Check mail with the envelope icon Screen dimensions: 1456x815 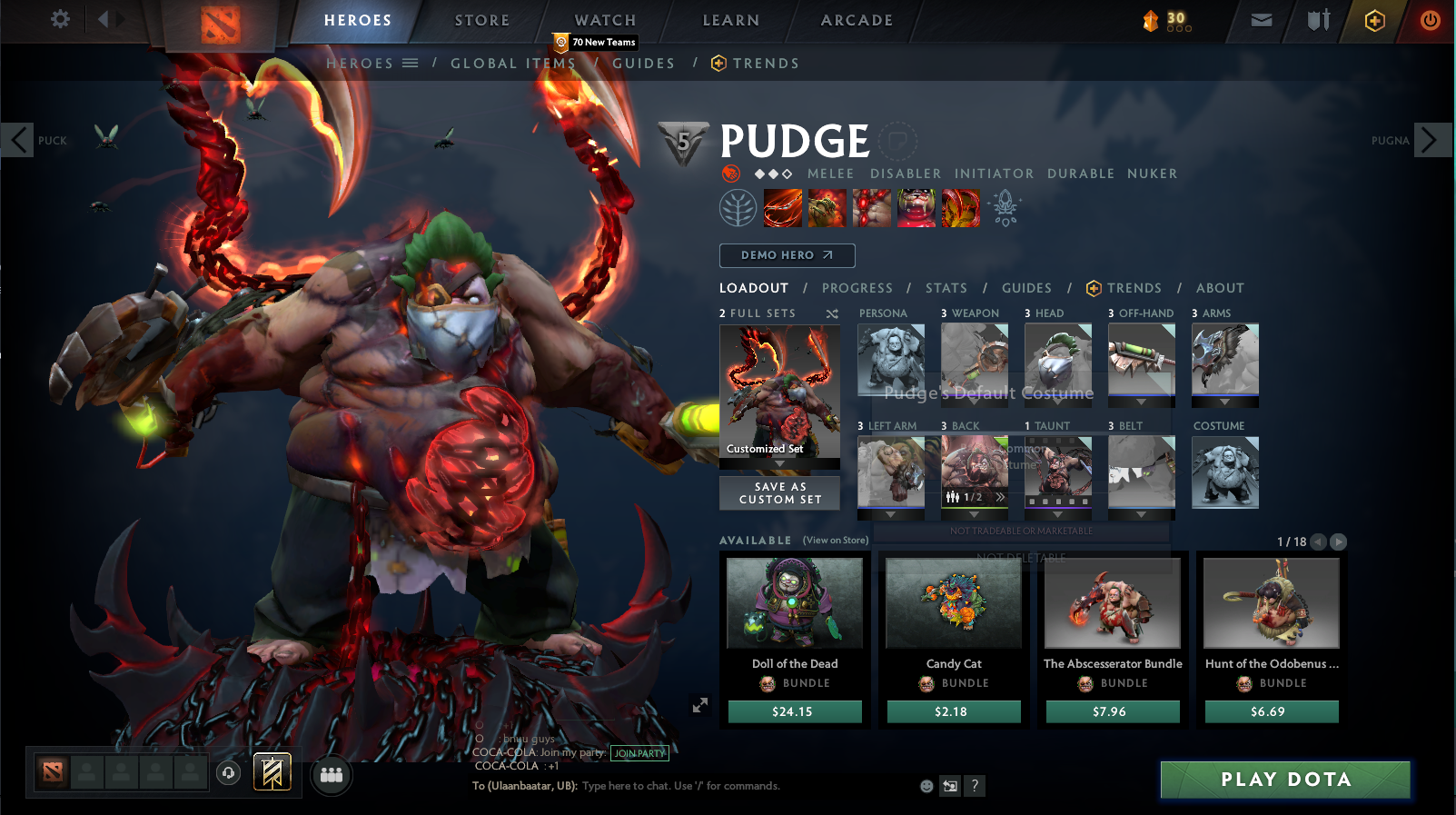[1263, 20]
